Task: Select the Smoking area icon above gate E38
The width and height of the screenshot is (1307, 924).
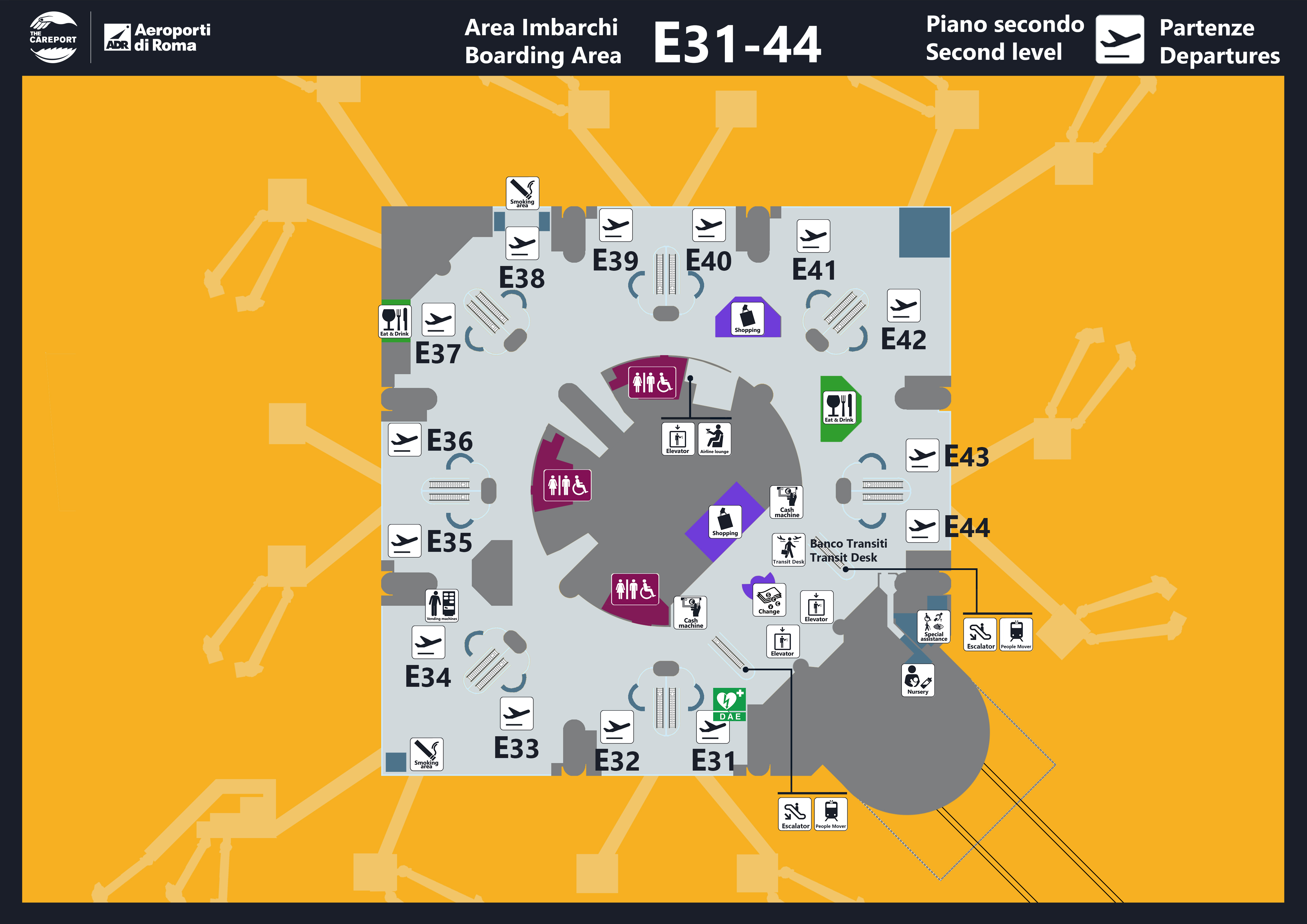Action: click(x=522, y=193)
